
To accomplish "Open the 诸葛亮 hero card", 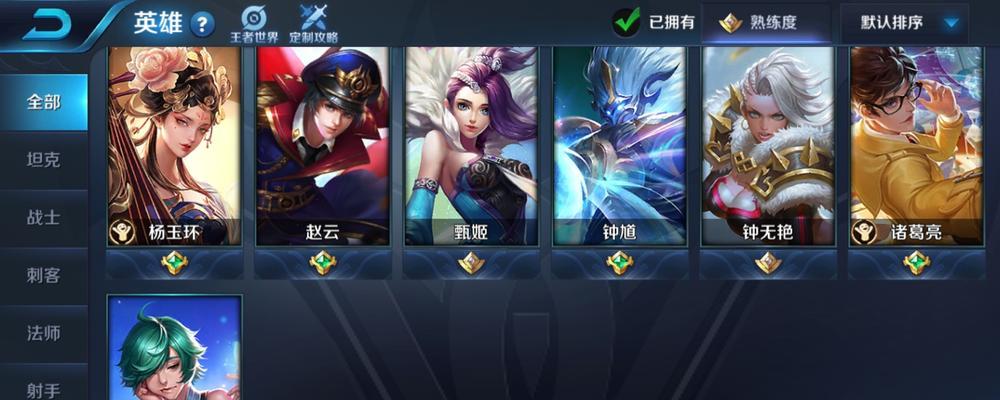I will pos(916,145).
